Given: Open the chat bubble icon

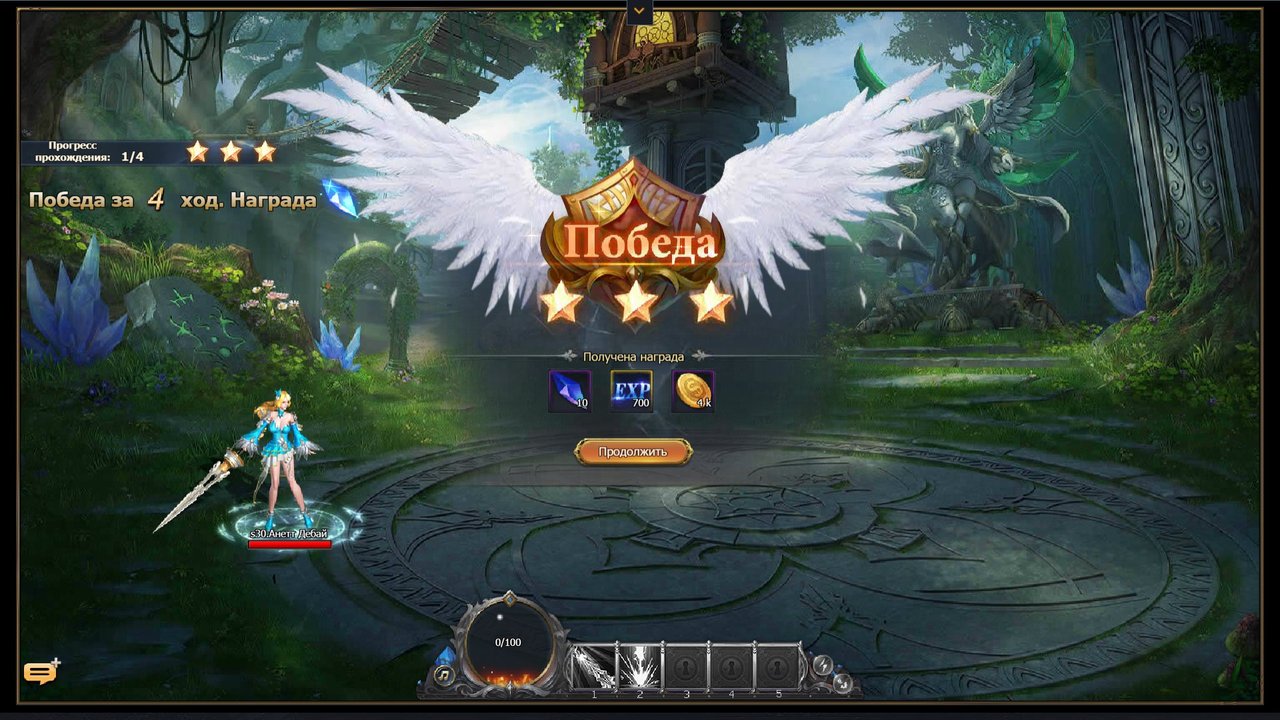Looking at the screenshot, I should click(x=40, y=672).
